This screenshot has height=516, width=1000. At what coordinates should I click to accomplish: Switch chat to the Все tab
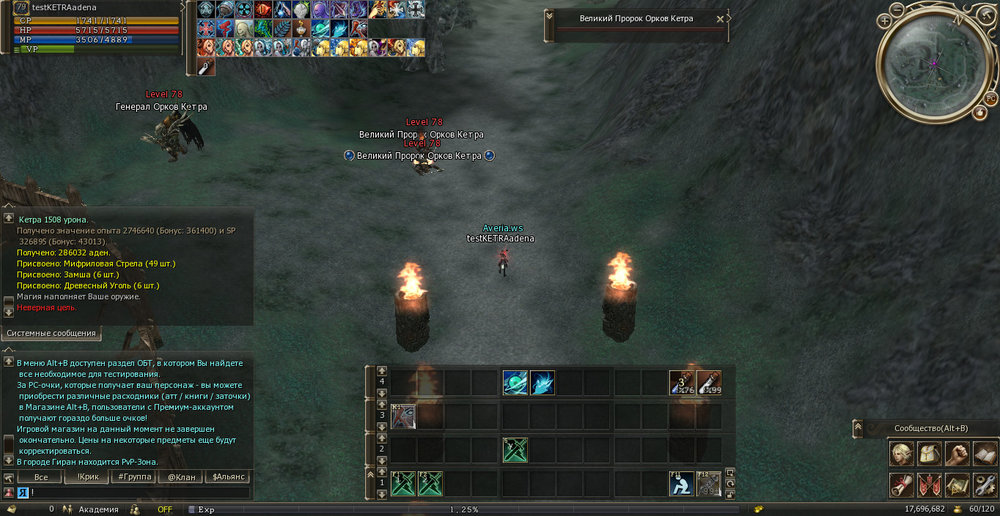[x=40, y=478]
